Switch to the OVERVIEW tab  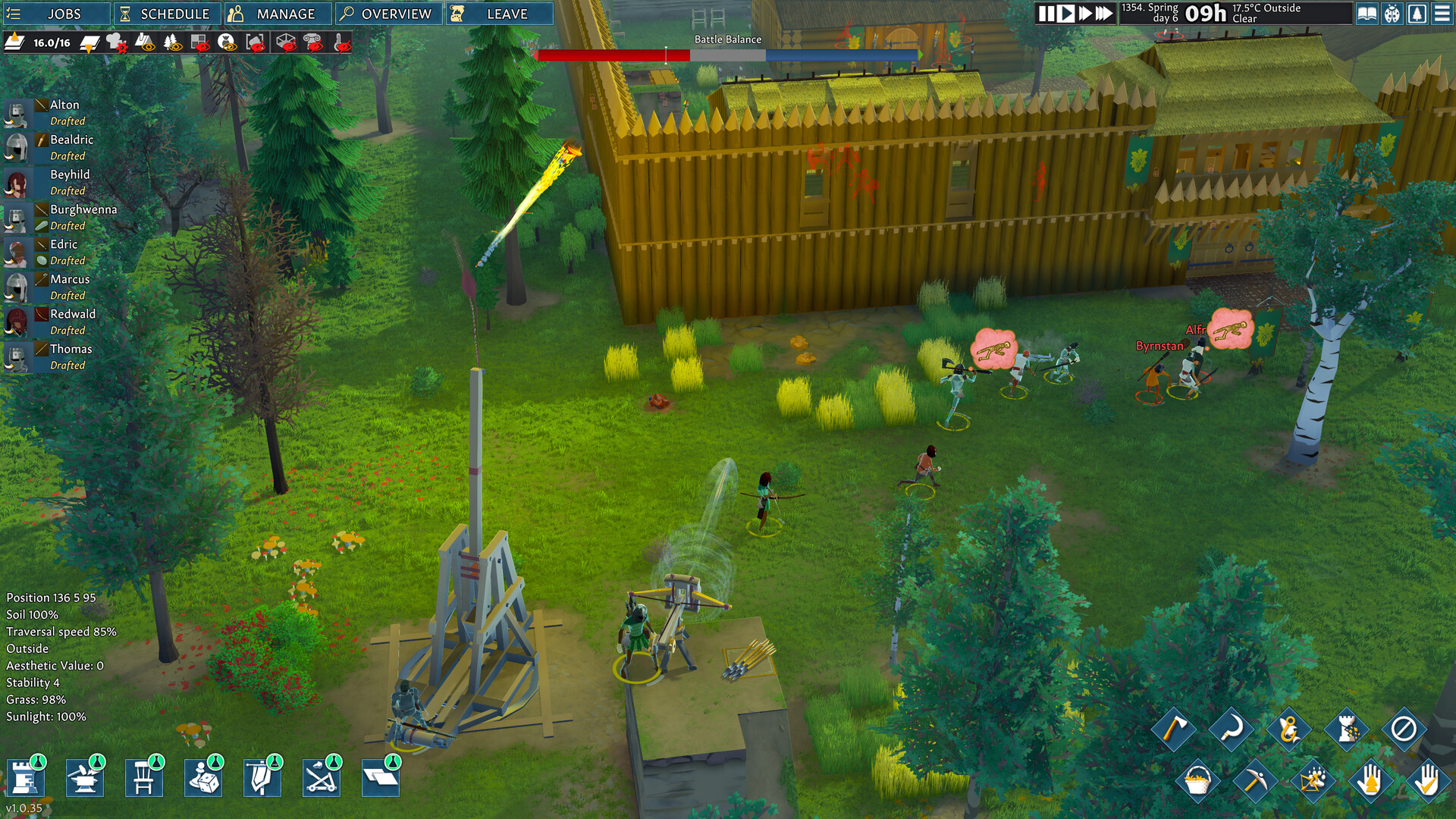coord(388,13)
